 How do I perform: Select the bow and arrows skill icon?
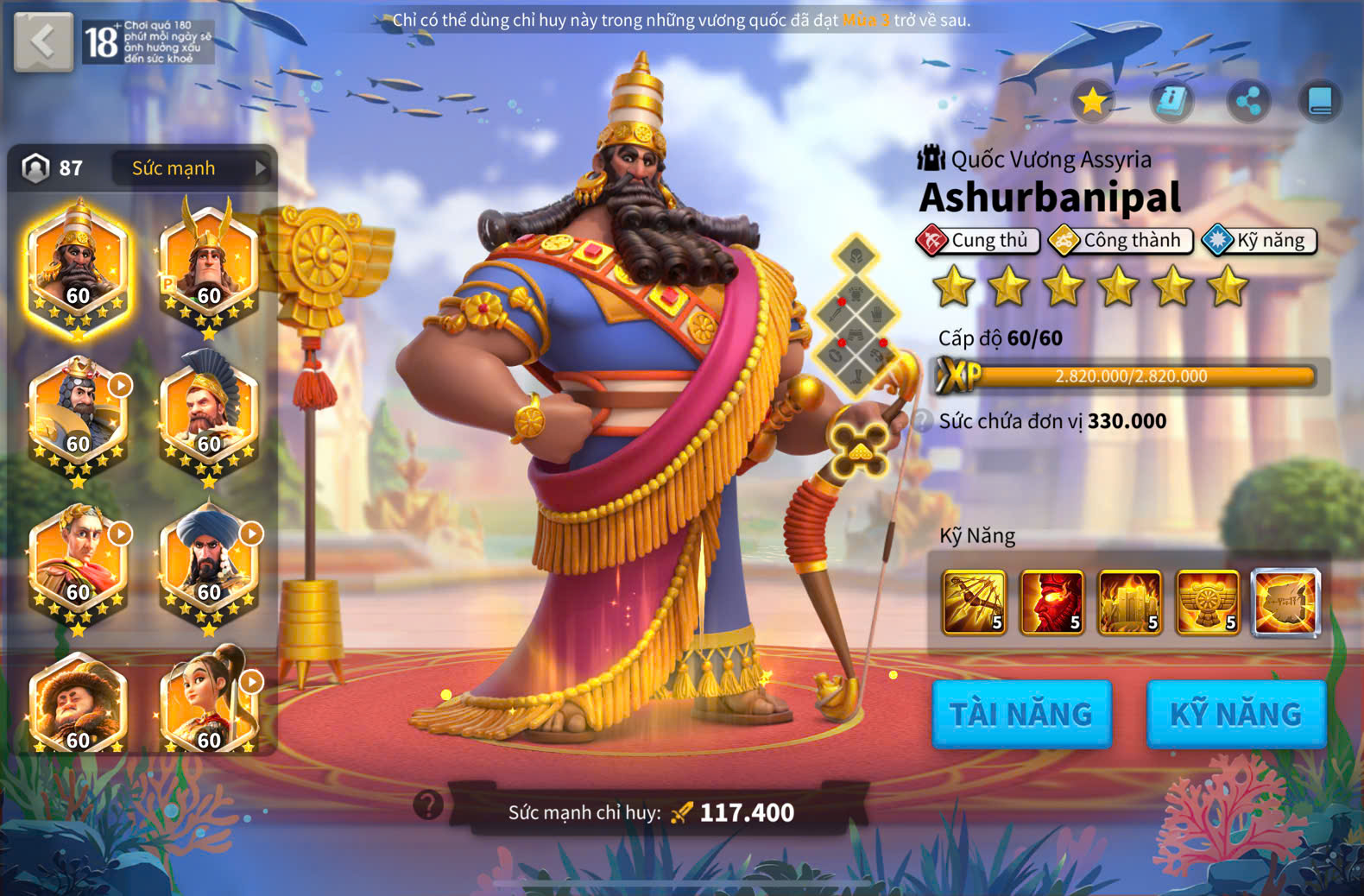974,602
